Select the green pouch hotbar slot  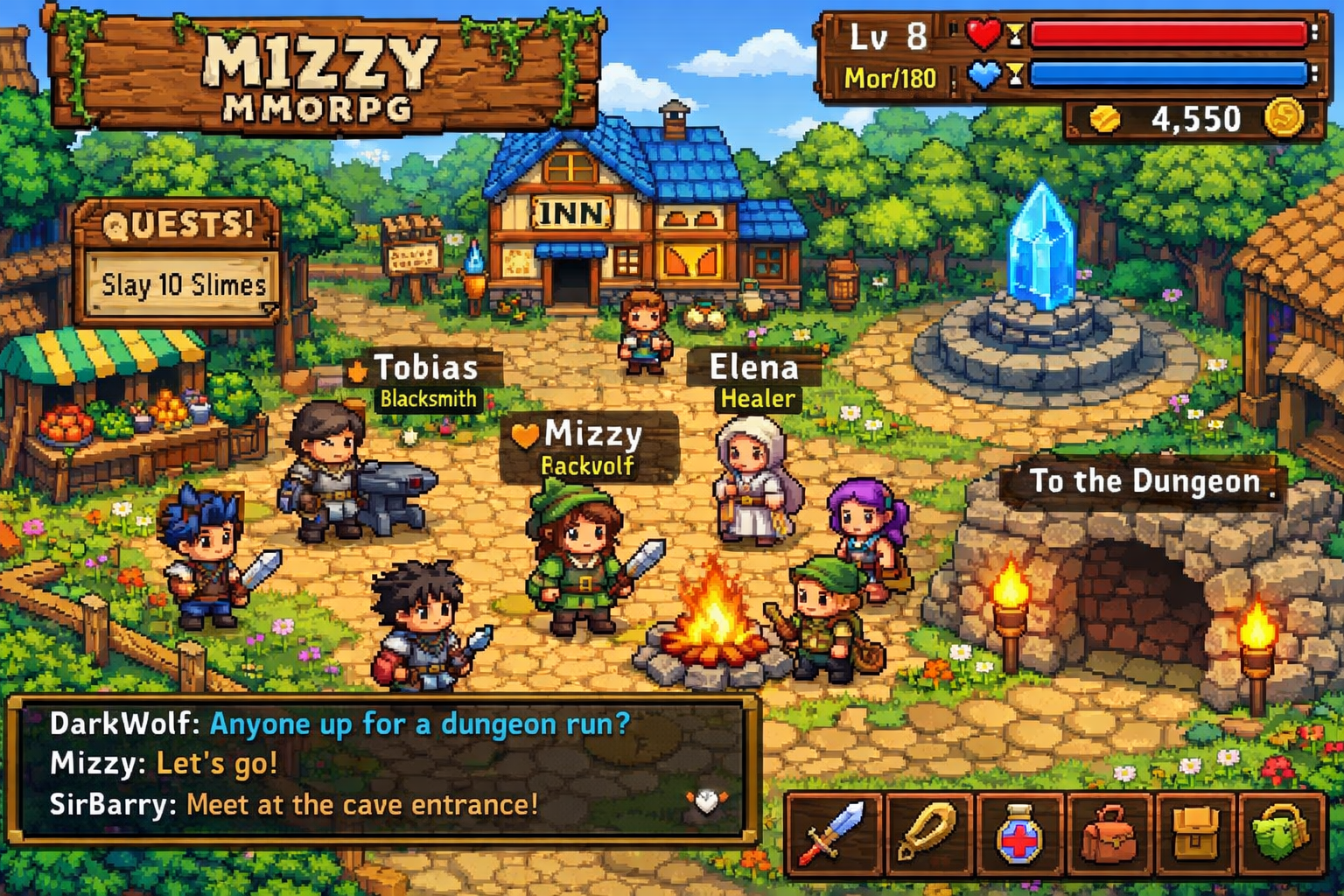1282,833
